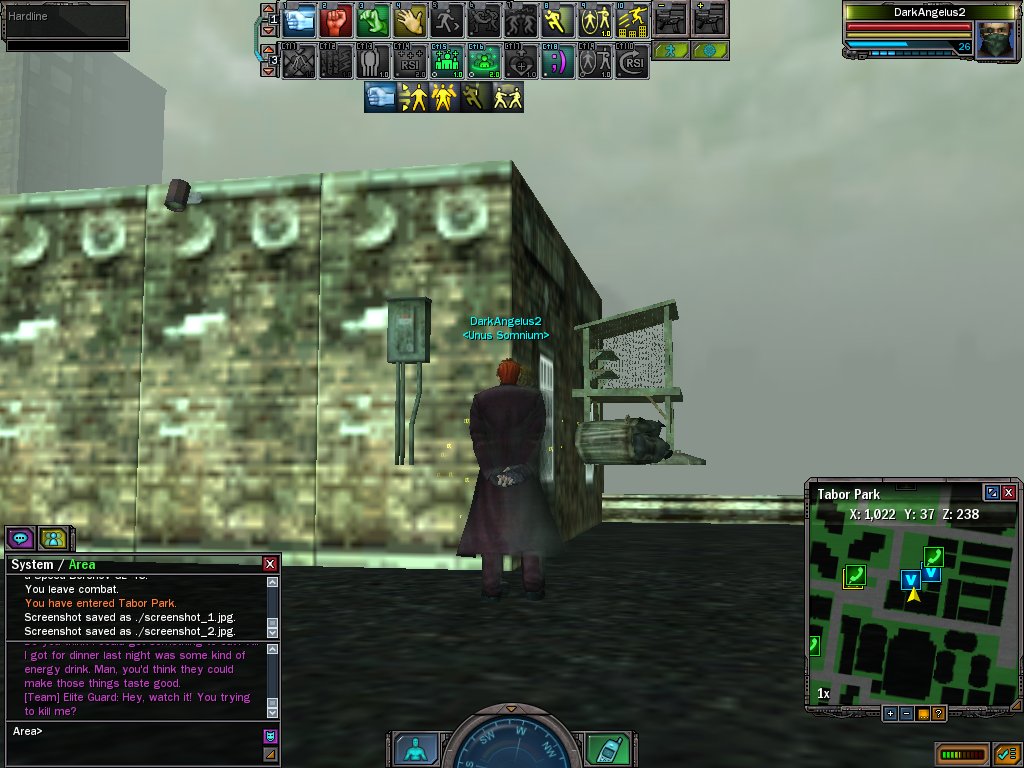
Task: Zoom out the minimap with the minus button
Action: [x=905, y=713]
